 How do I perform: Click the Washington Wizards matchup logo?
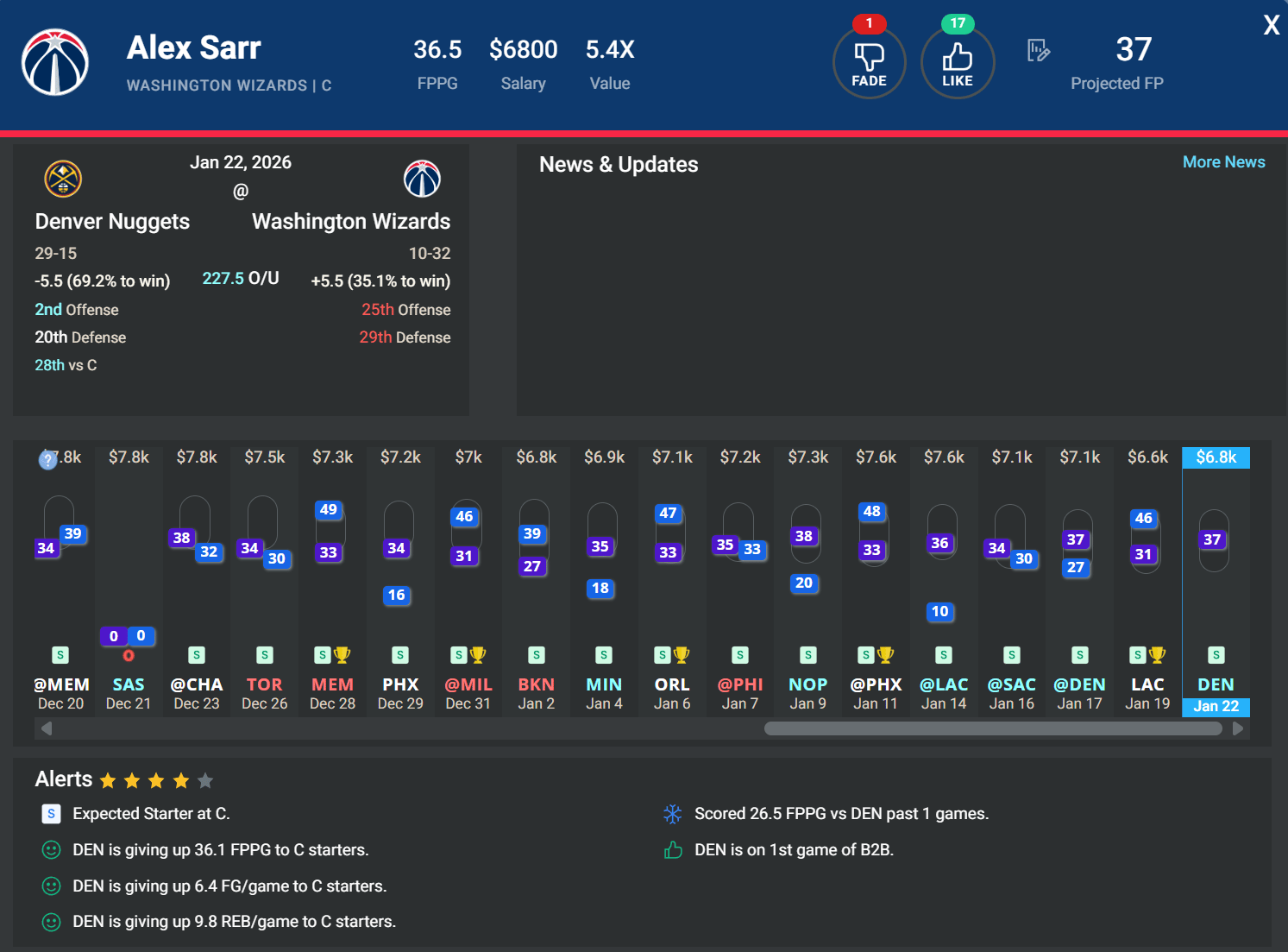point(422,180)
